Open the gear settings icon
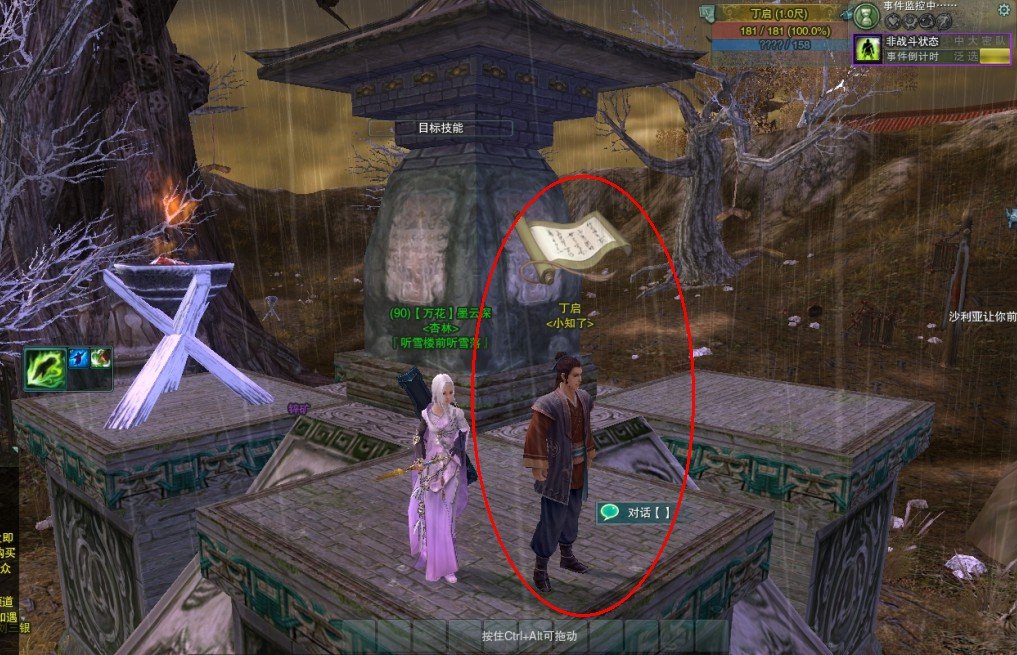1017x655 pixels. [1004, 10]
